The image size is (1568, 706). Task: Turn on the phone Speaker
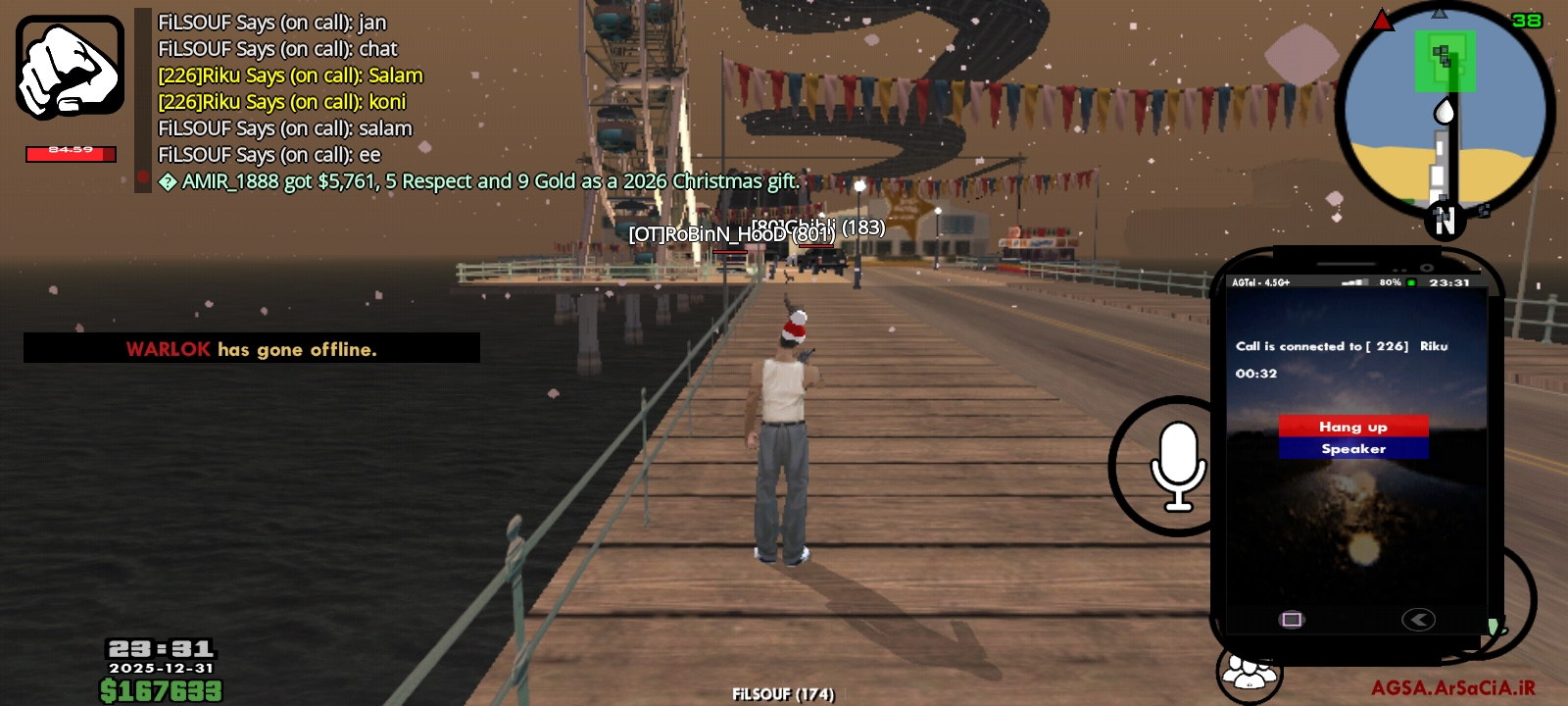[x=1352, y=449]
